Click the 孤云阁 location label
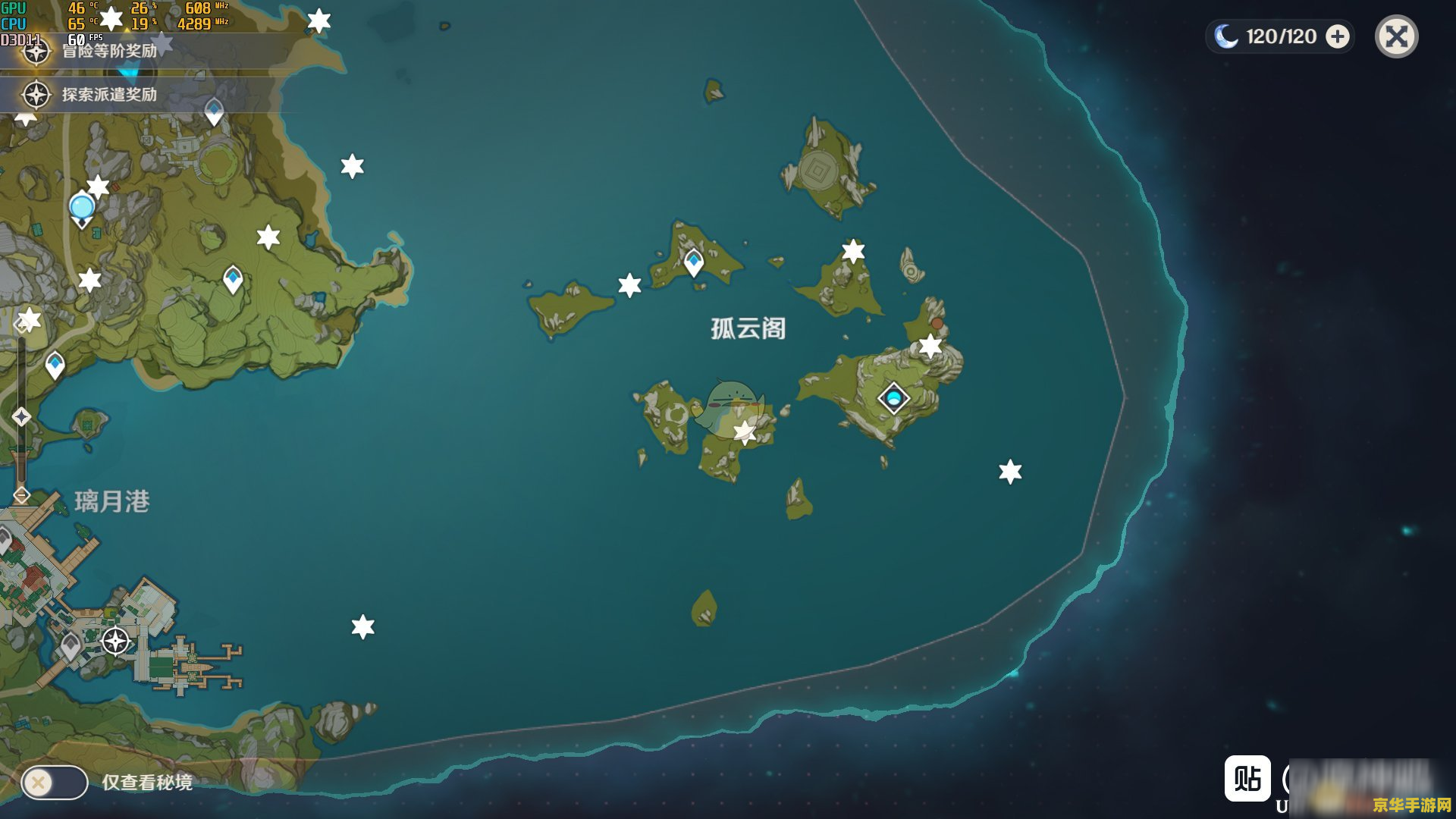 tap(745, 330)
